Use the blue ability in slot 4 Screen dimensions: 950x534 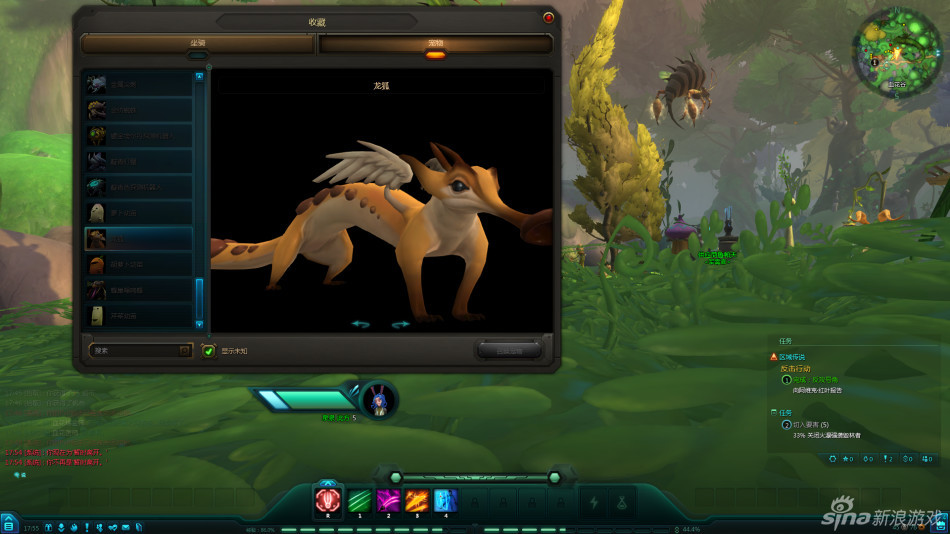pyautogui.click(x=445, y=499)
